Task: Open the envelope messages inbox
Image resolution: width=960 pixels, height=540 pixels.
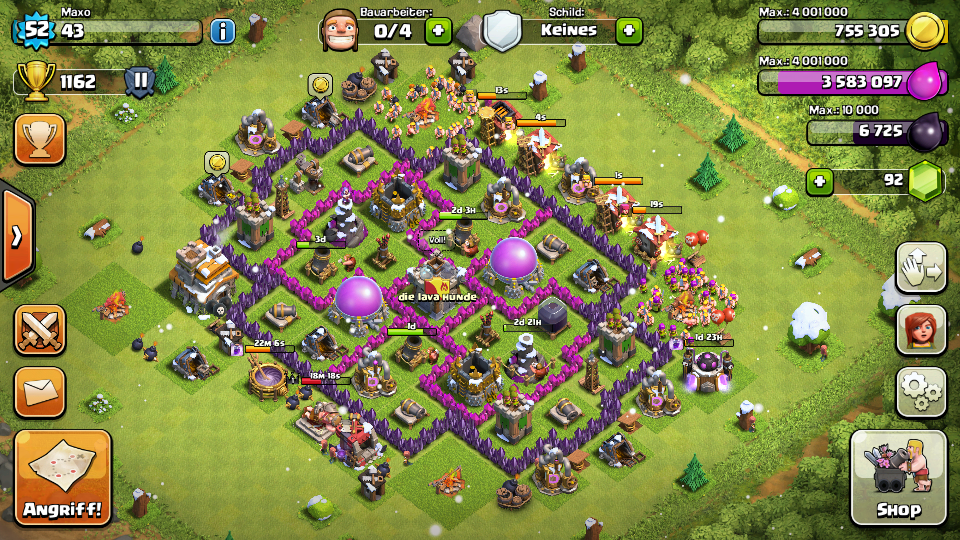Action: [x=39, y=391]
